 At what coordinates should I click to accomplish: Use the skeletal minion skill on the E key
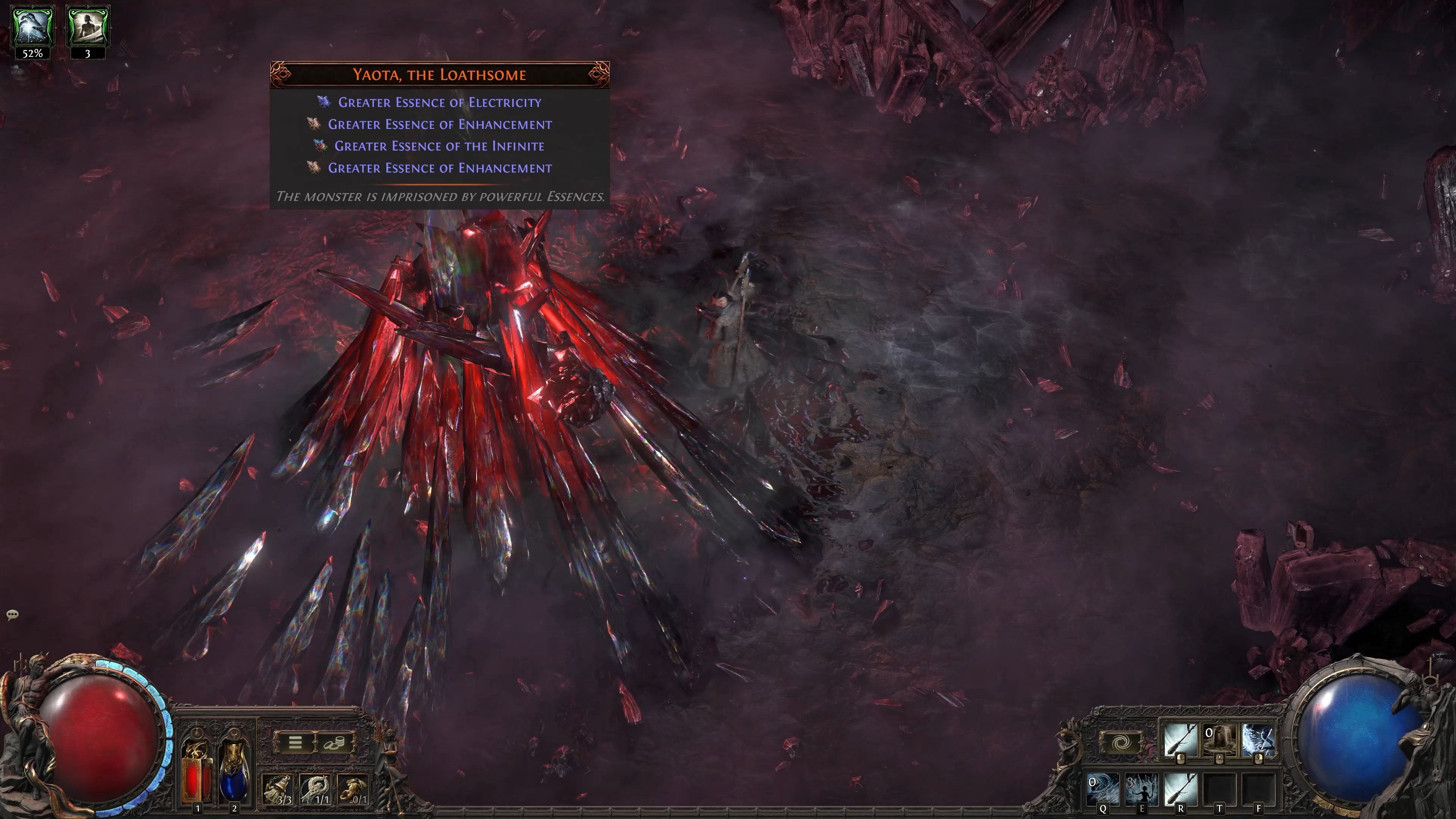pyautogui.click(x=1142, y=790)
